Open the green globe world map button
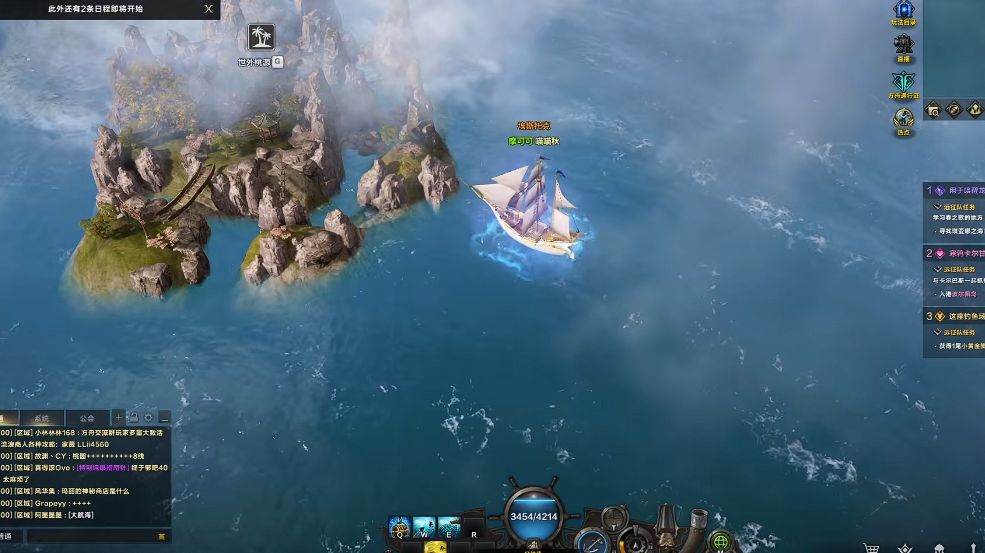The image size is (985, 553). (x=721, y=542)
